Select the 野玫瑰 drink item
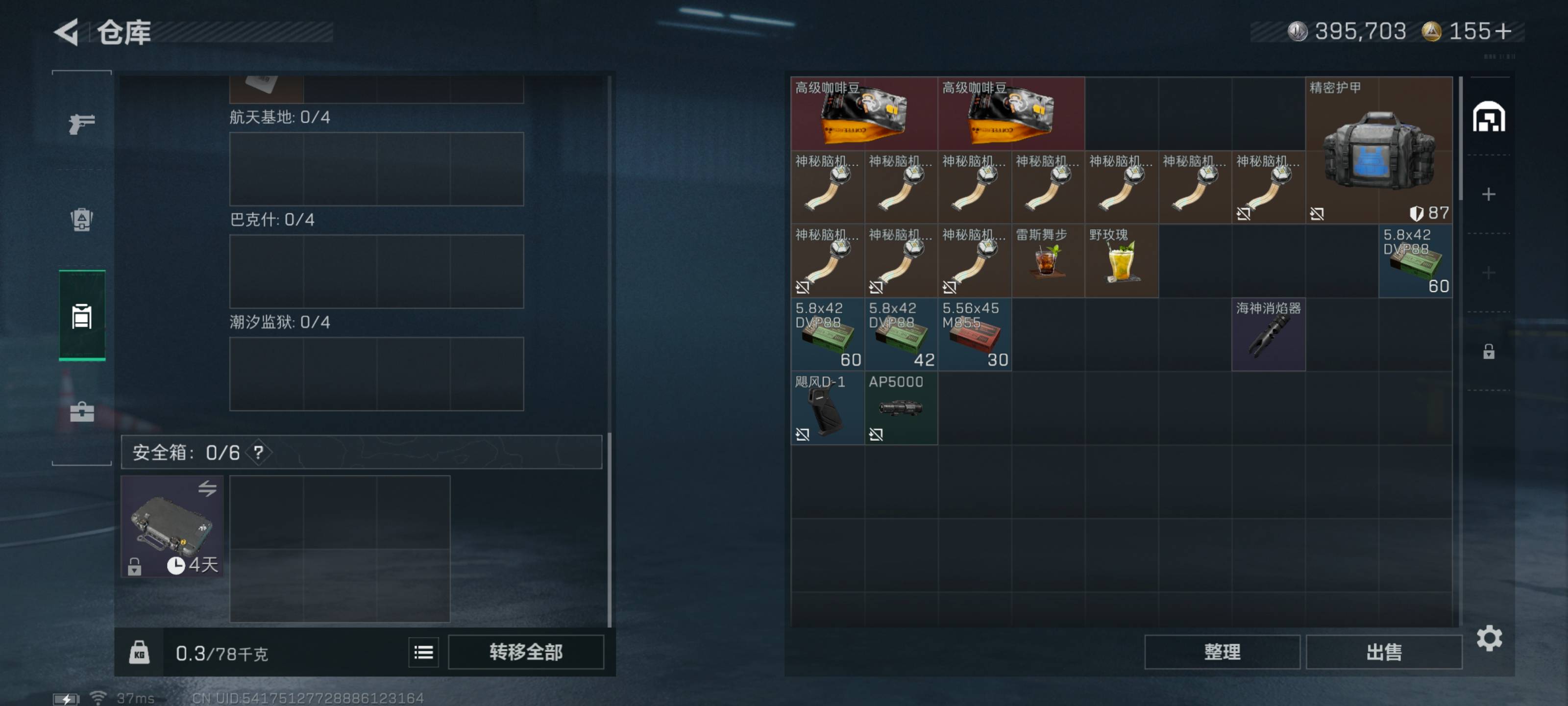This screenshot has width=1568, height=706. click(x=1121, y=261)
